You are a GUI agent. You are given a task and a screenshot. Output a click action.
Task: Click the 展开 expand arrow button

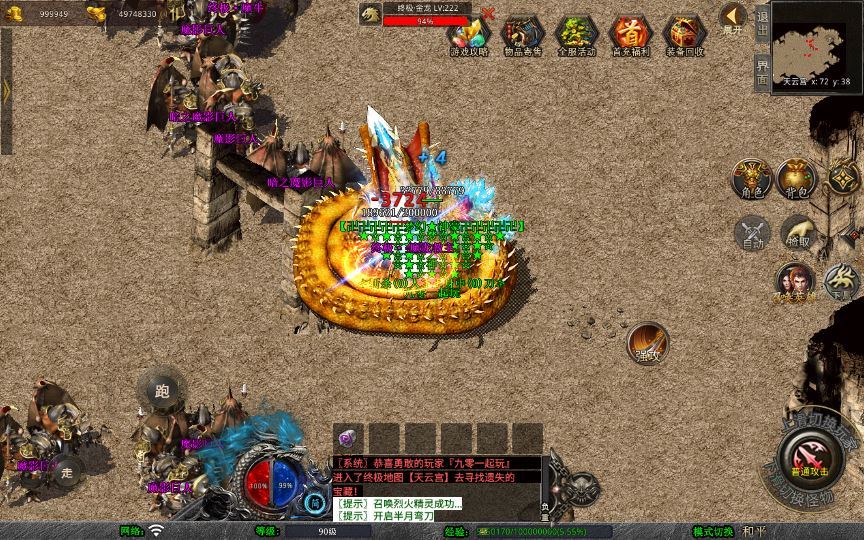pos(733,19)
